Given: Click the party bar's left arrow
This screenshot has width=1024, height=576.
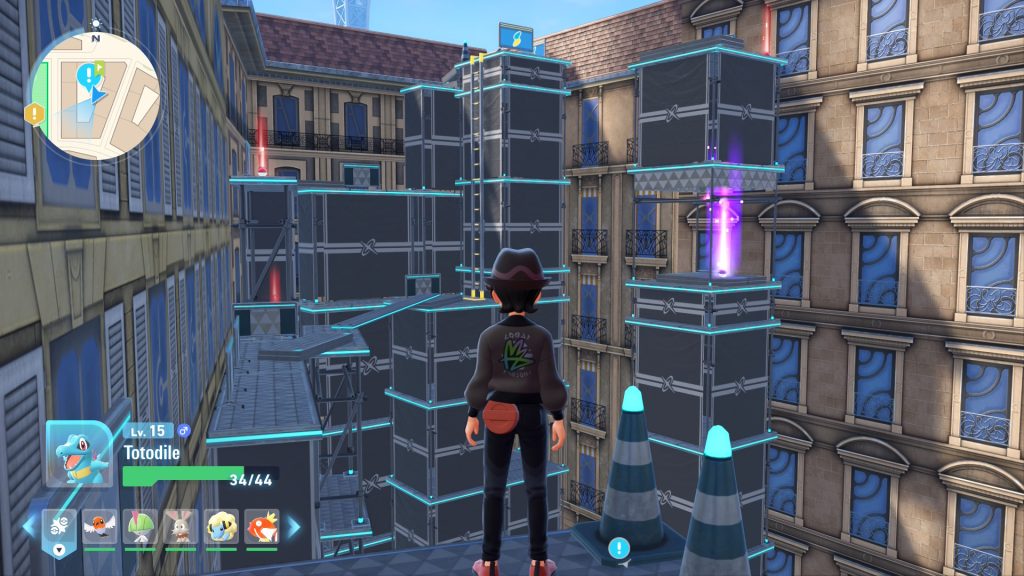Looking at the screenshot, I should coord(28,526).
